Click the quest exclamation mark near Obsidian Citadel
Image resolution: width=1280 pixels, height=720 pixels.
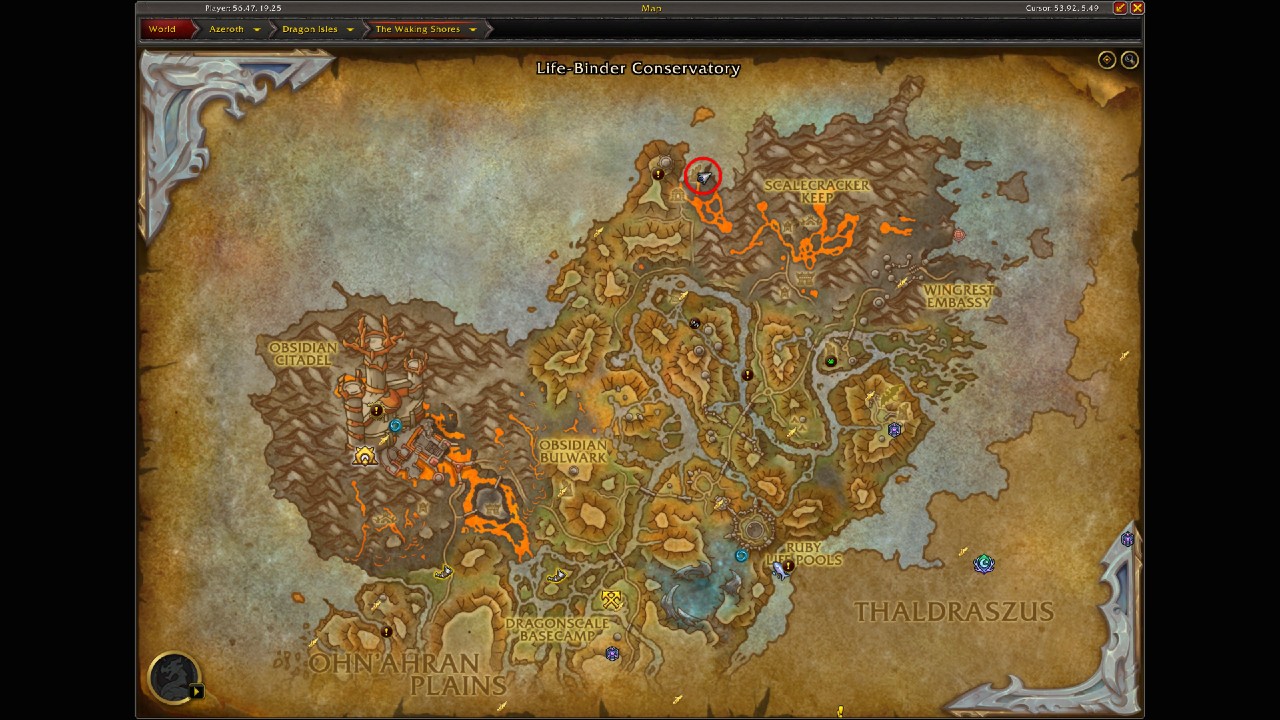point(375,408)
